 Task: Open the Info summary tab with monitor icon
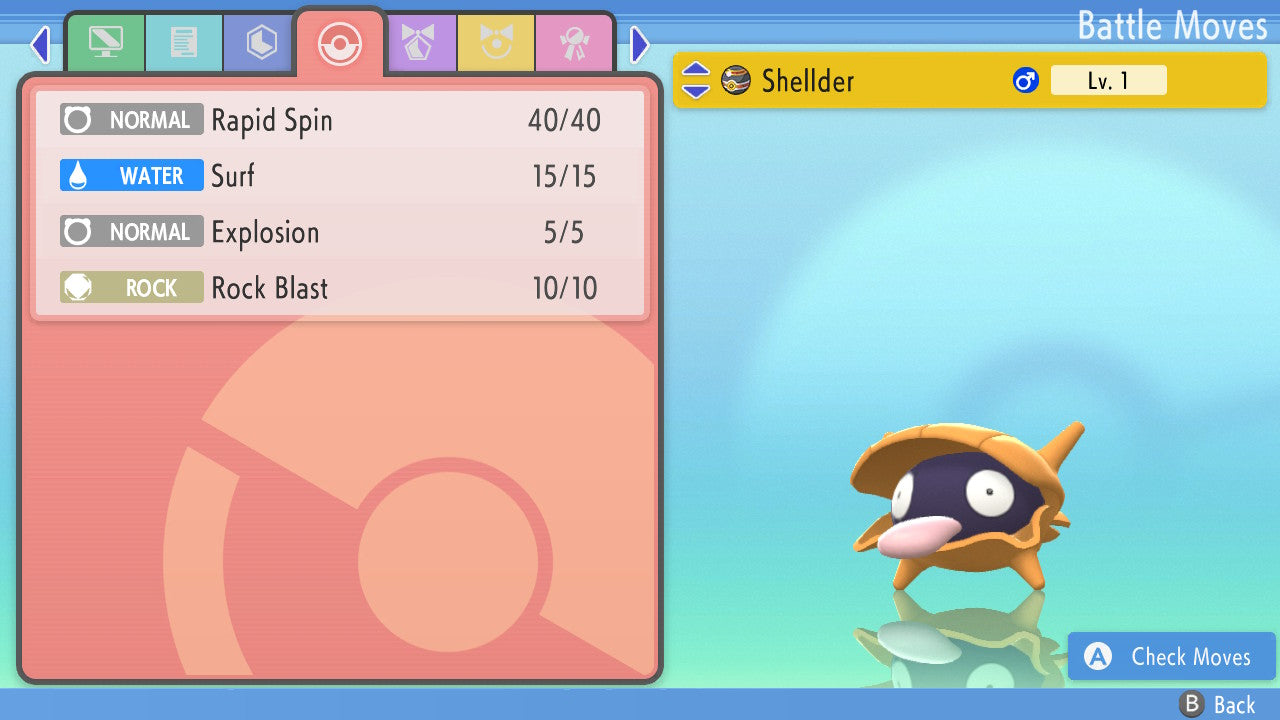[105, 42]
